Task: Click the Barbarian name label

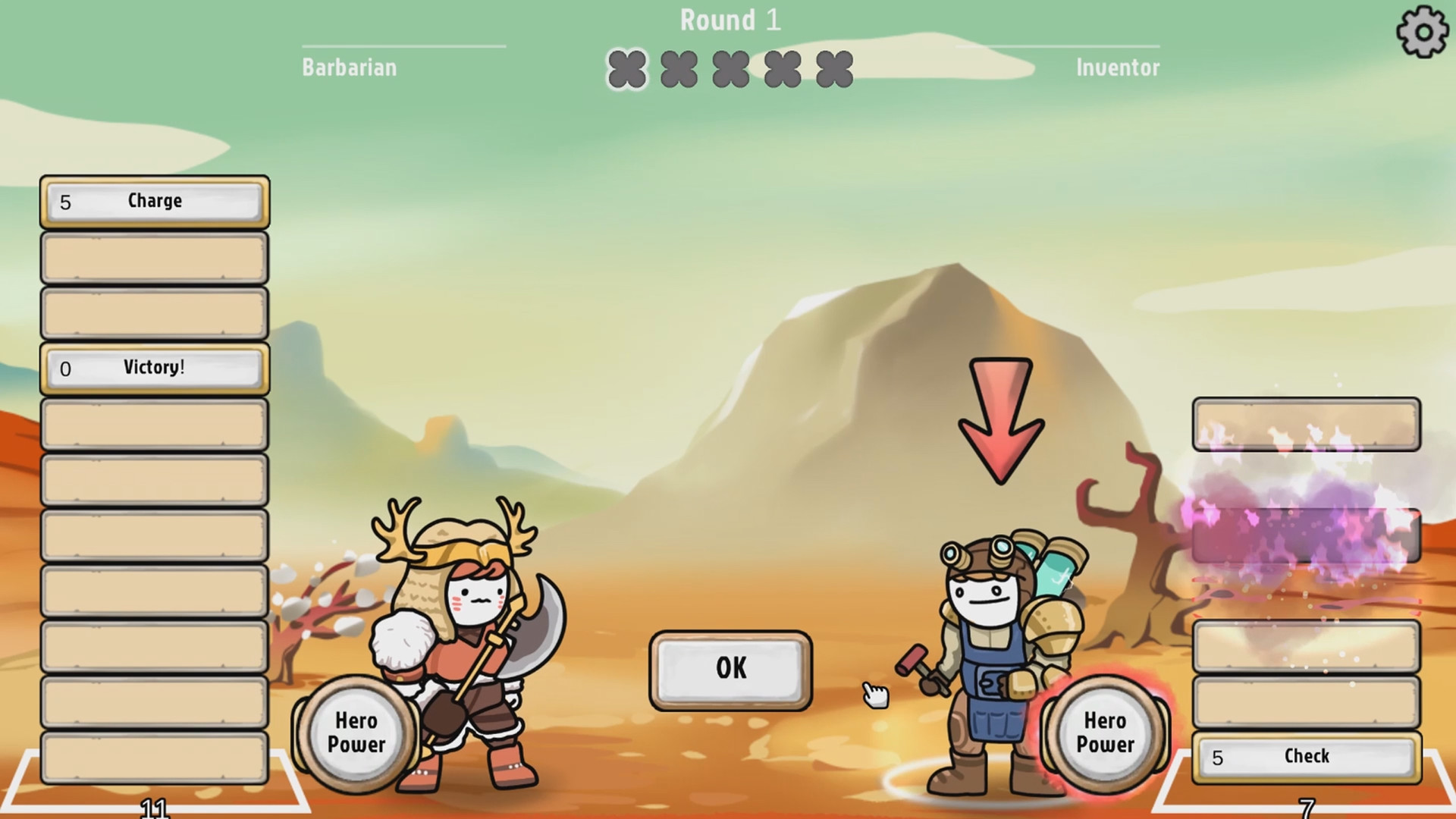Action: coord(348,67)
